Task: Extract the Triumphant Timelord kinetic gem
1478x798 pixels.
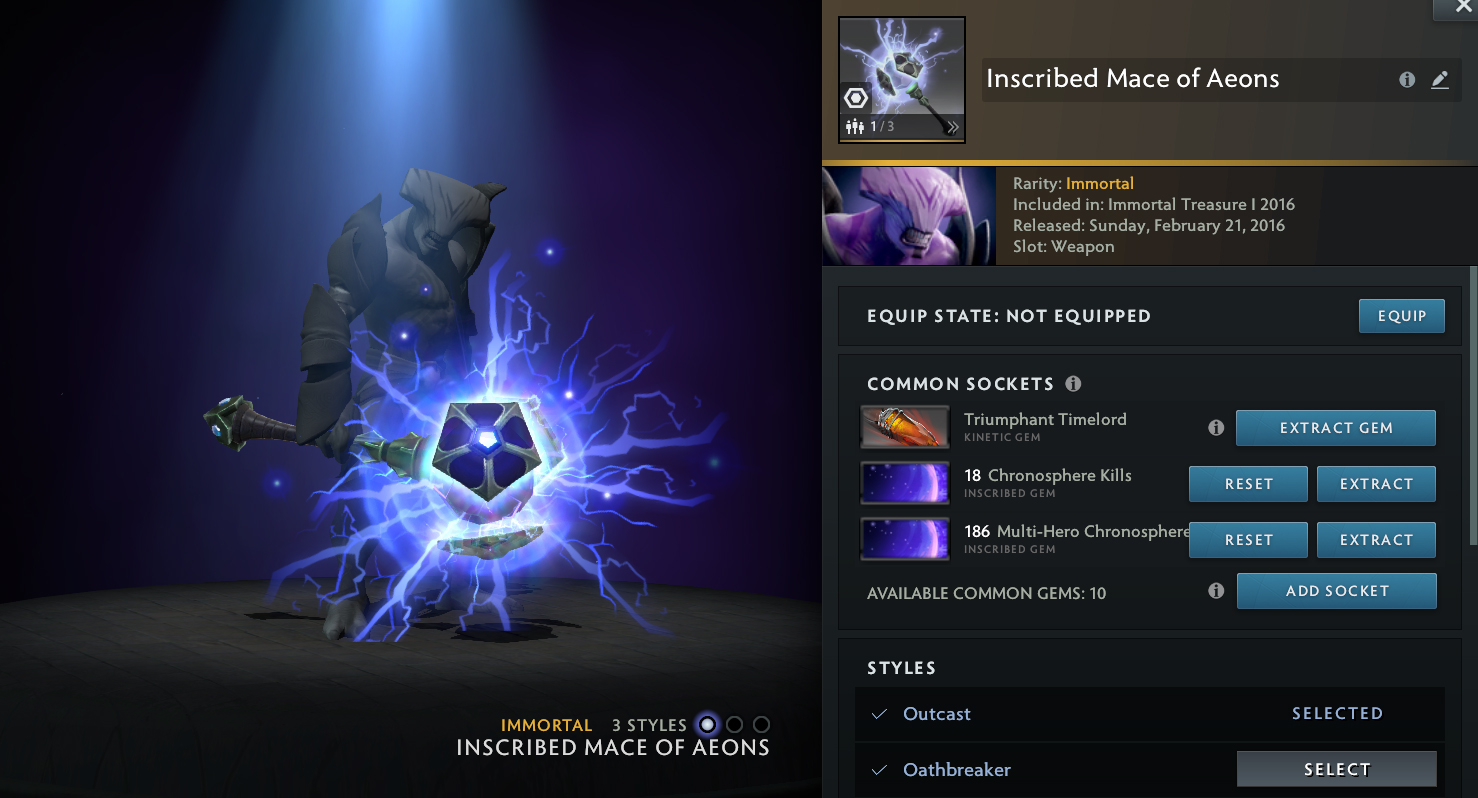Action: (x=1335, y=428)
